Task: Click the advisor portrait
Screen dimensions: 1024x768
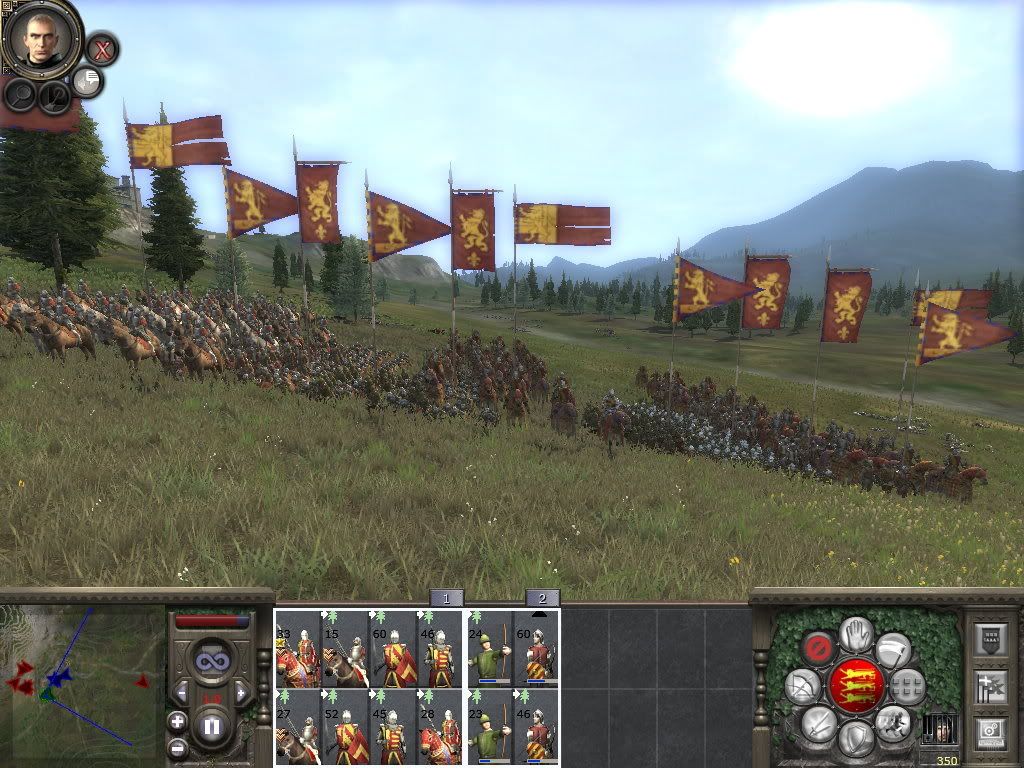Action: click(x=42, y=37)
